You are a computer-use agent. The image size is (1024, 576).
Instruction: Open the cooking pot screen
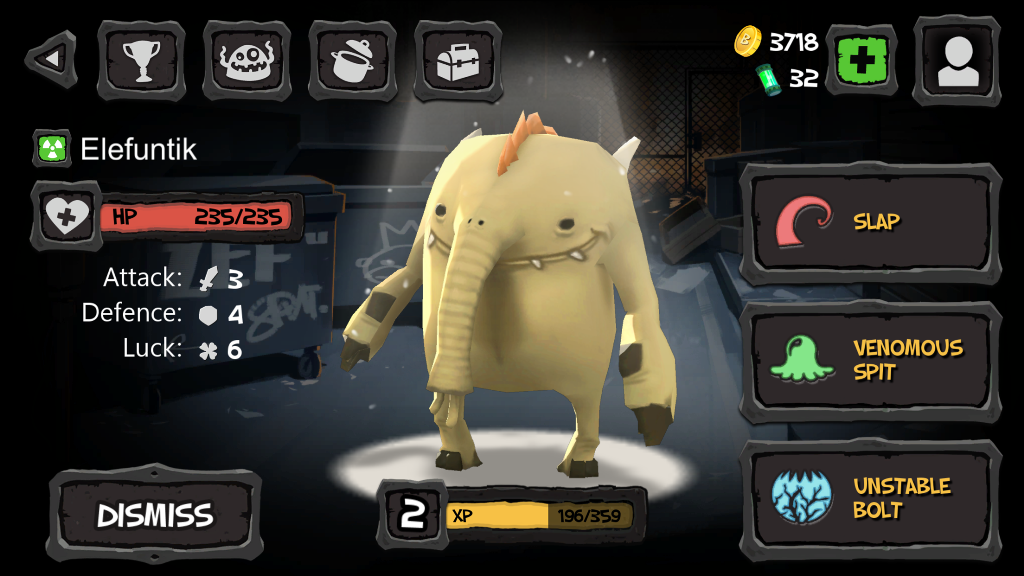point(352,60)
